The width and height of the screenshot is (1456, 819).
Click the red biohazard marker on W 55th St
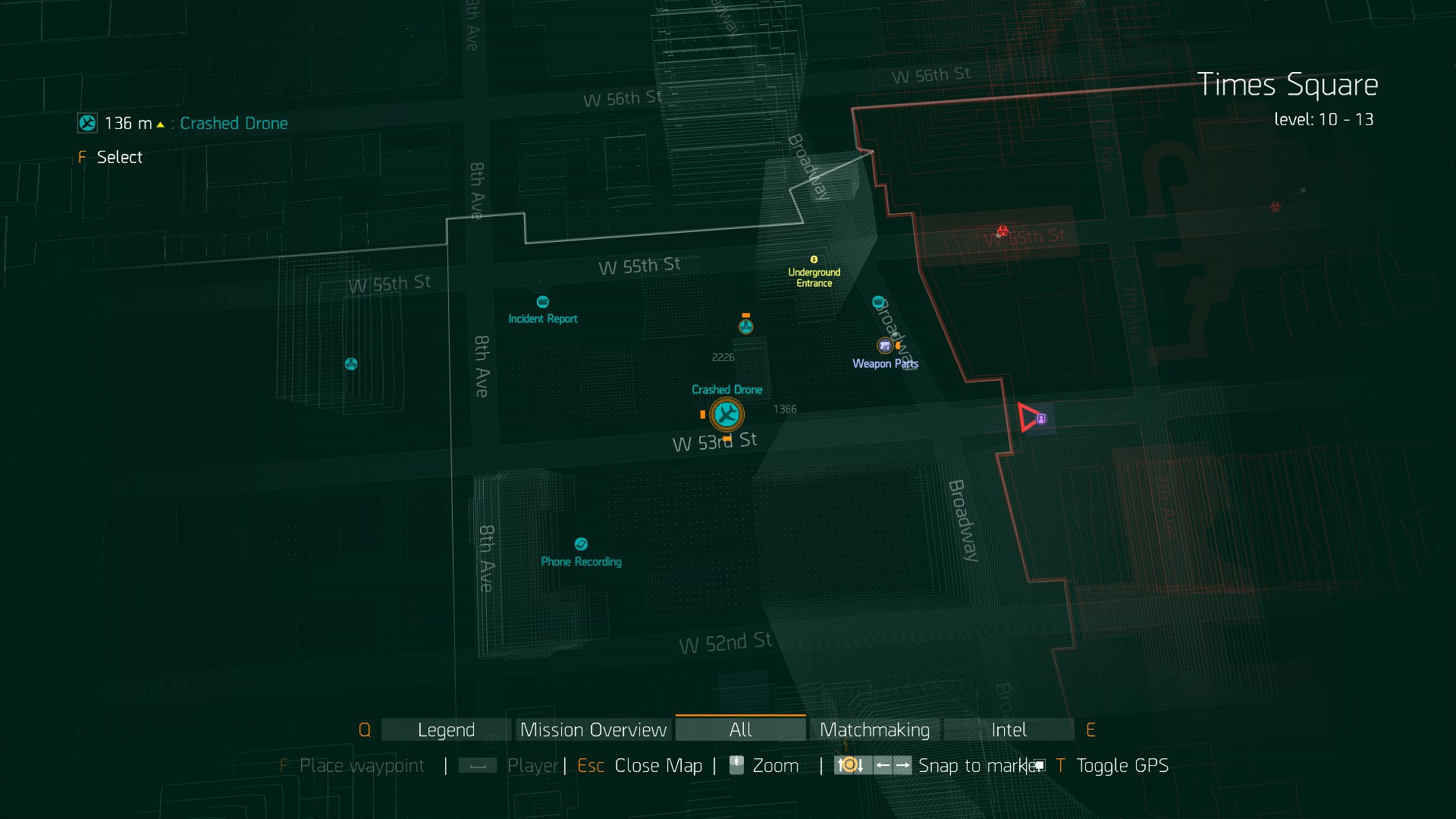(x=1003, y=231)
